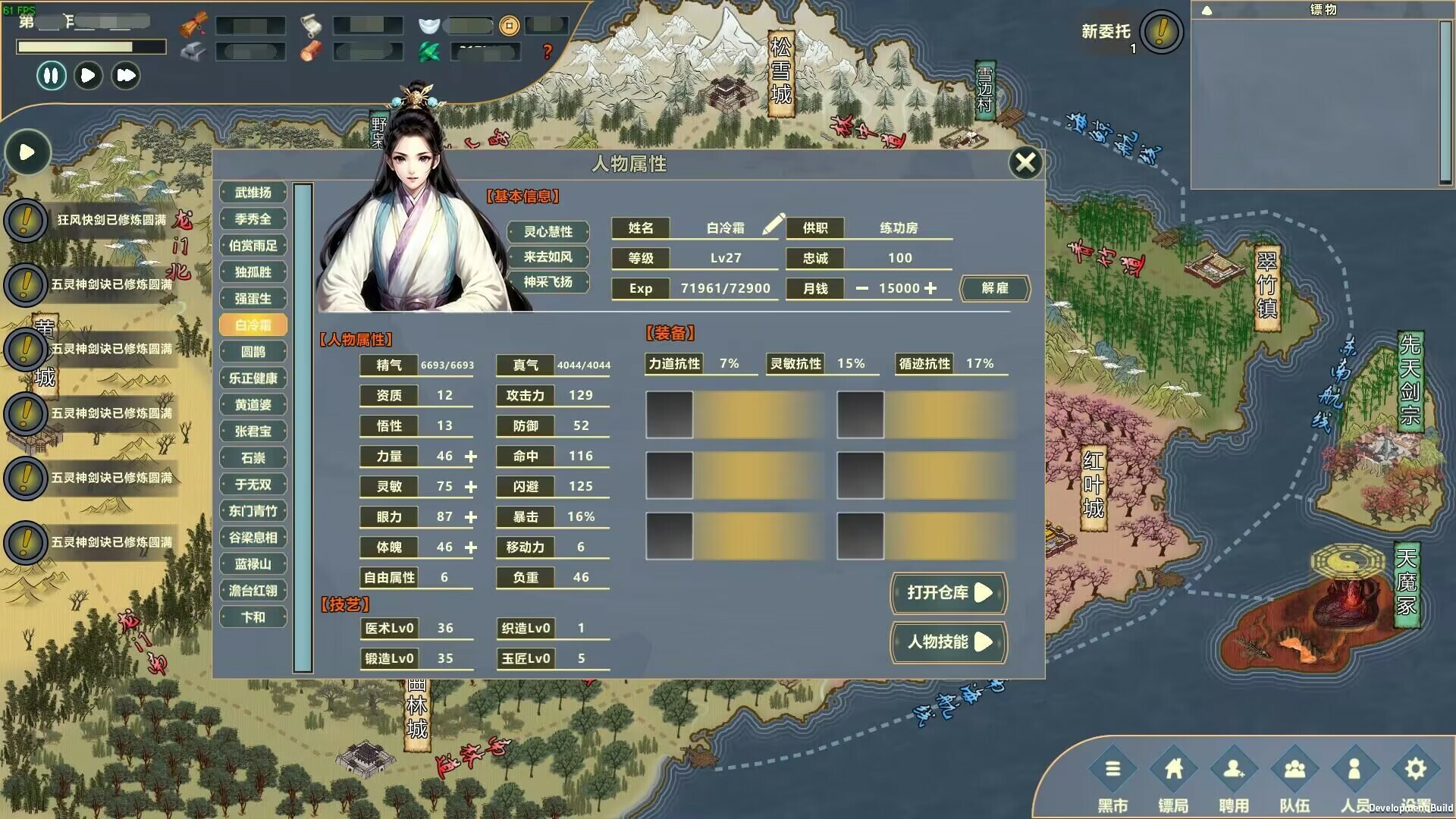Increase 力量 with its plus button
Viewport: 1456px width, 819px height.
pyautogui.click(x=472, y=457)
